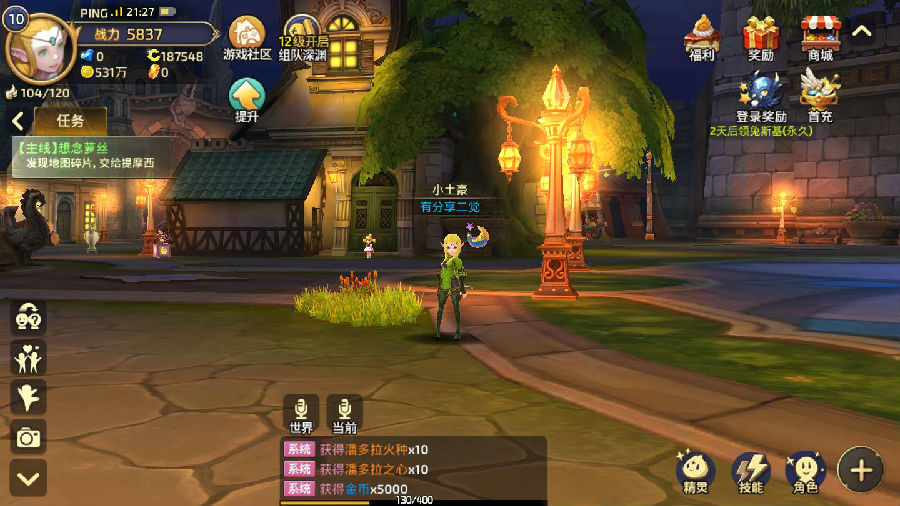Open the 技能 skills menu
This screenshot has height=506, width=900.
click(750, 471)
